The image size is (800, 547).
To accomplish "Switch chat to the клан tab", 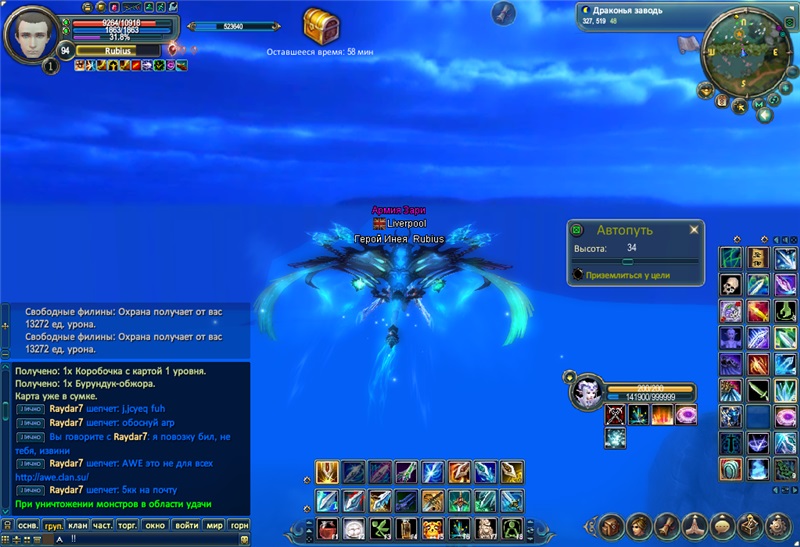I will point(77,525).
